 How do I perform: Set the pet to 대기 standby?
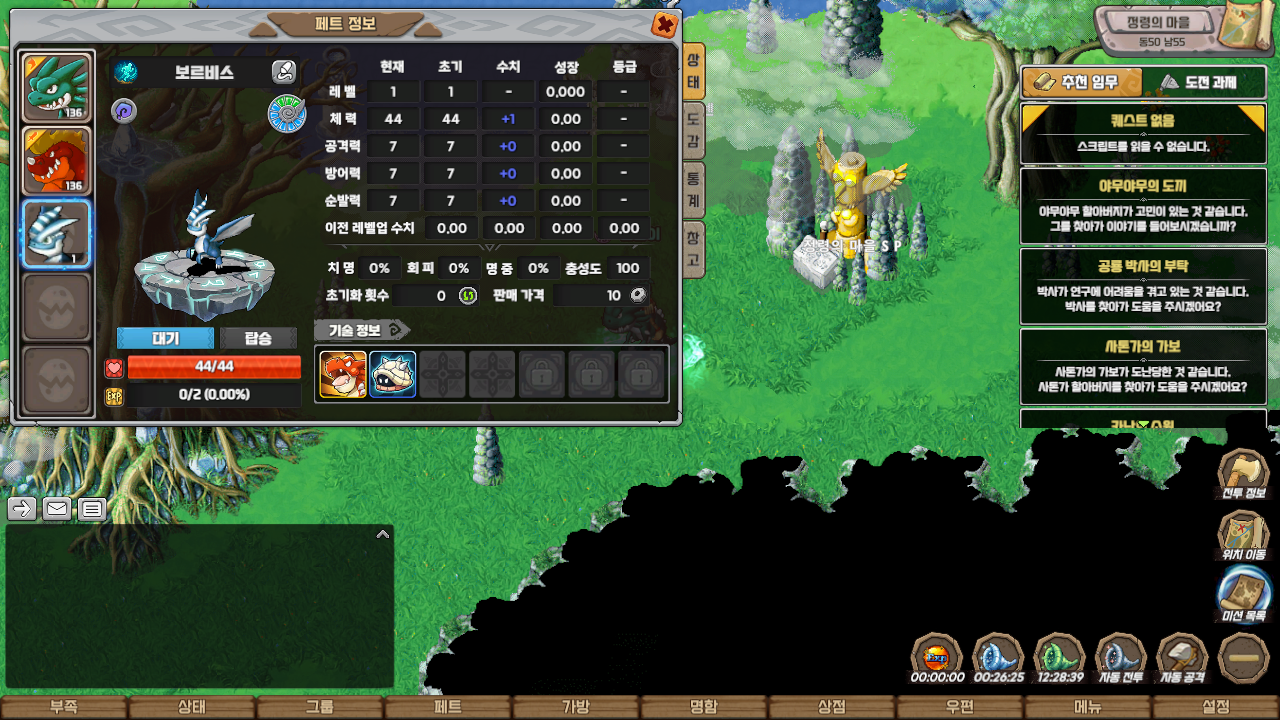pos(165,338)
